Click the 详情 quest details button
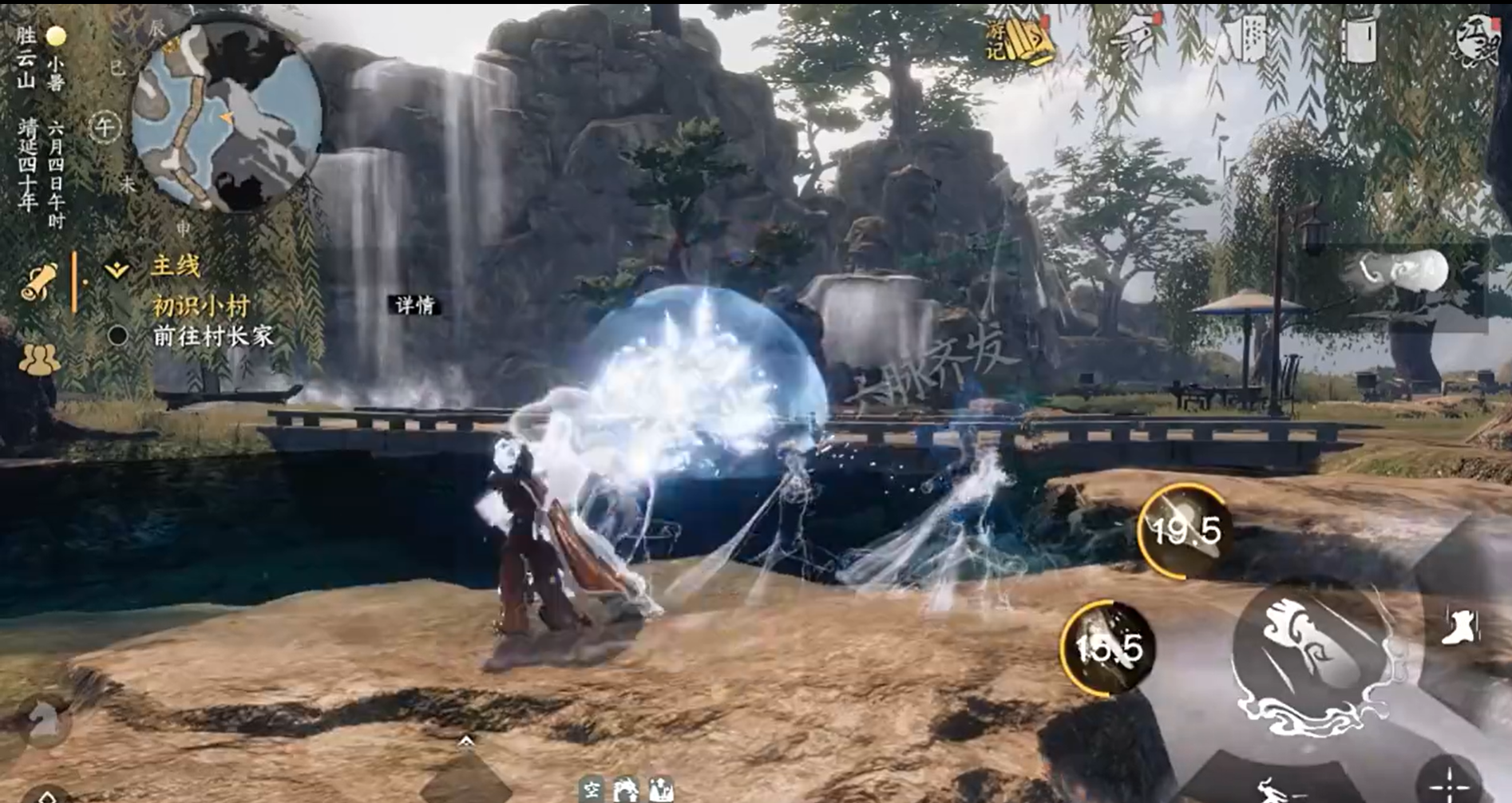Image resolution: width=1512 pixels, height=803 pixels. click(x=415, y=305)
